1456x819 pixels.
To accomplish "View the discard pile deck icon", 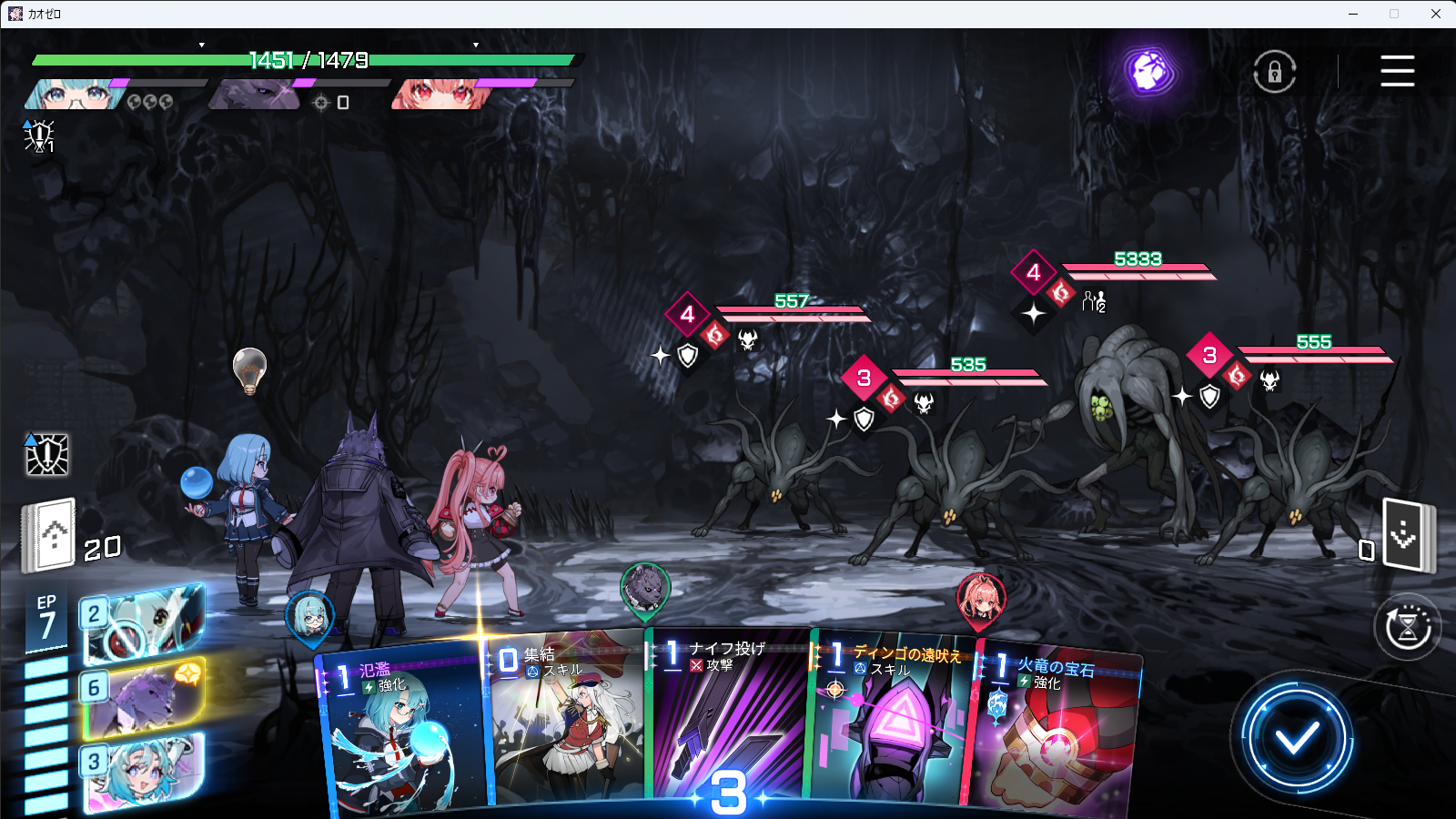I will pos(1405,535).
